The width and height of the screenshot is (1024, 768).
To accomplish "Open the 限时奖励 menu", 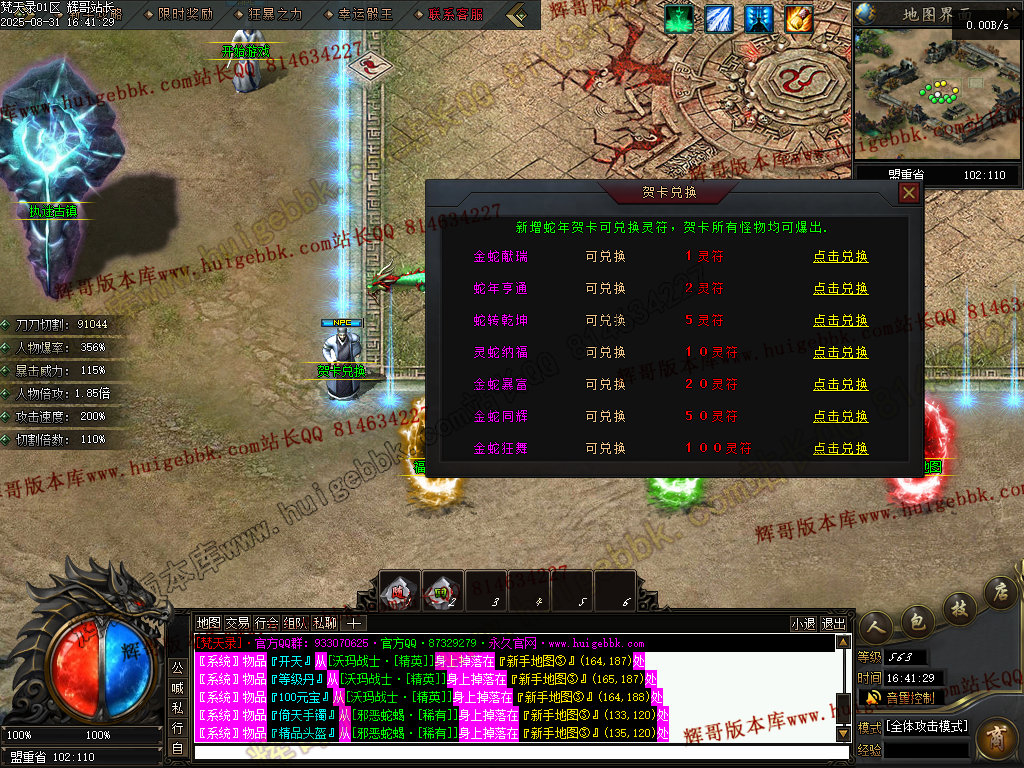I will point(185,14).
